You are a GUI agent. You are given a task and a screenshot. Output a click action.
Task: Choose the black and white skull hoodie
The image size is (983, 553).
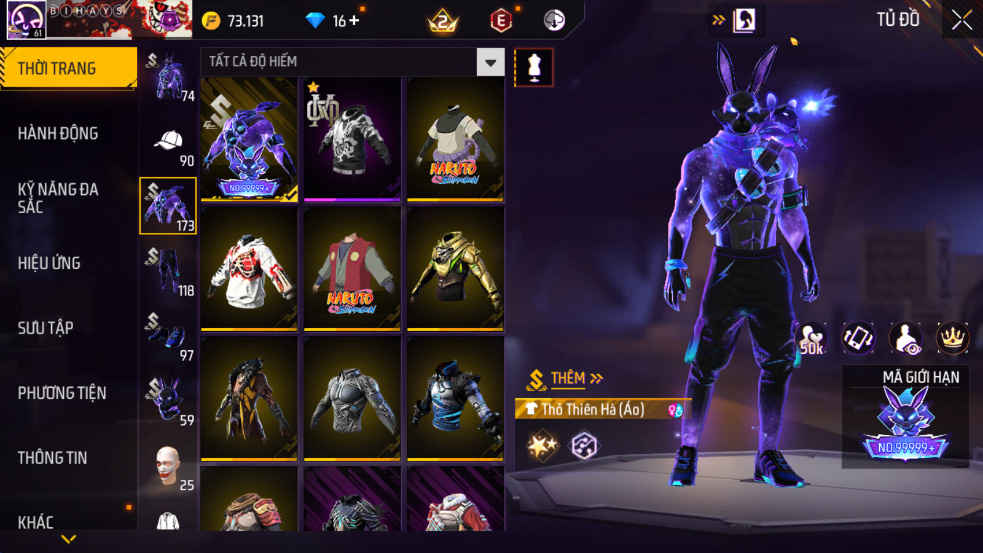click(352, 137)
